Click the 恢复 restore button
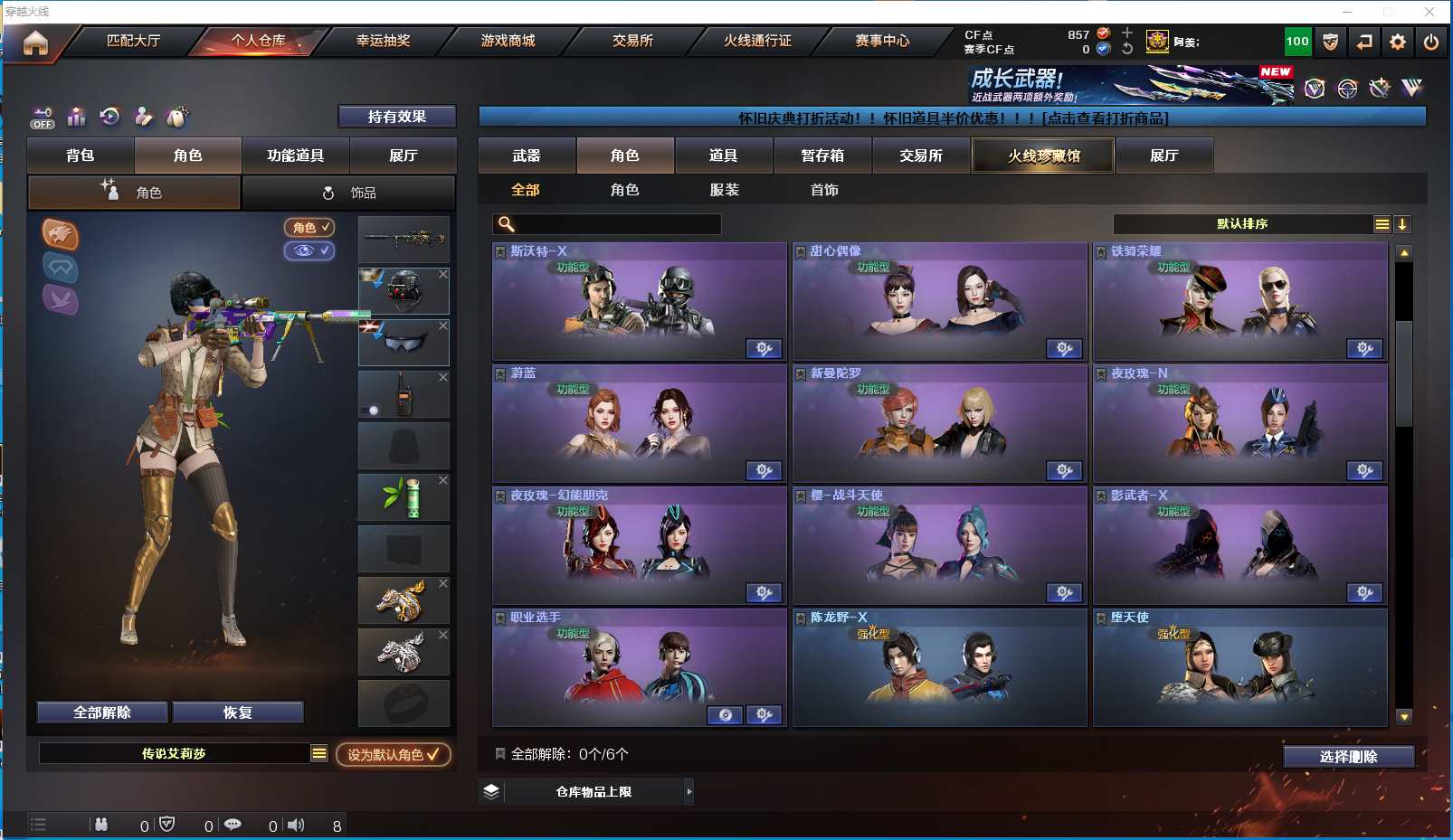Viewport: 1453px width, 840px height. click(238, 713)
